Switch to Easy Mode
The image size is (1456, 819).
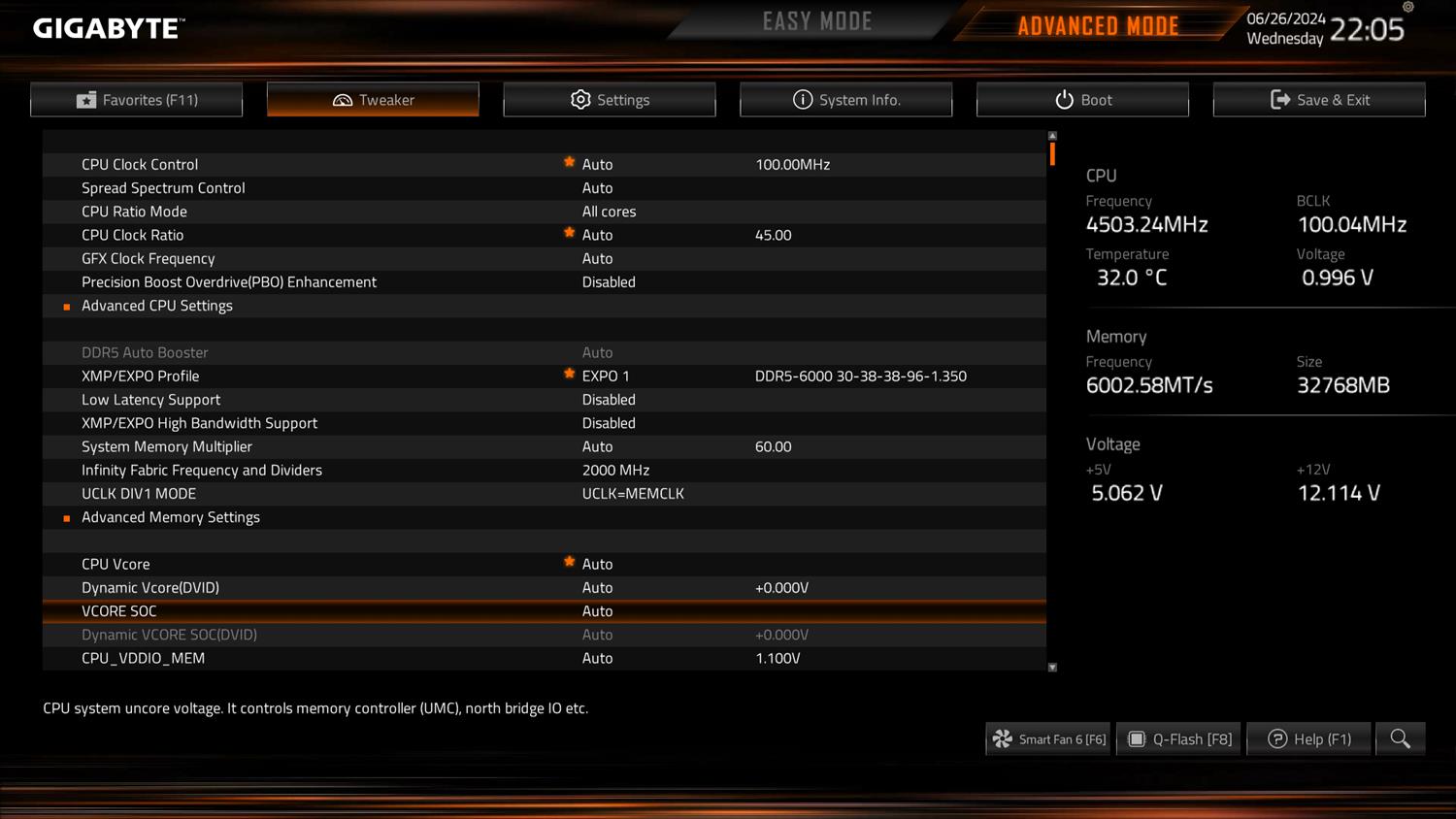pyautogui.click(x=816, y=21)
